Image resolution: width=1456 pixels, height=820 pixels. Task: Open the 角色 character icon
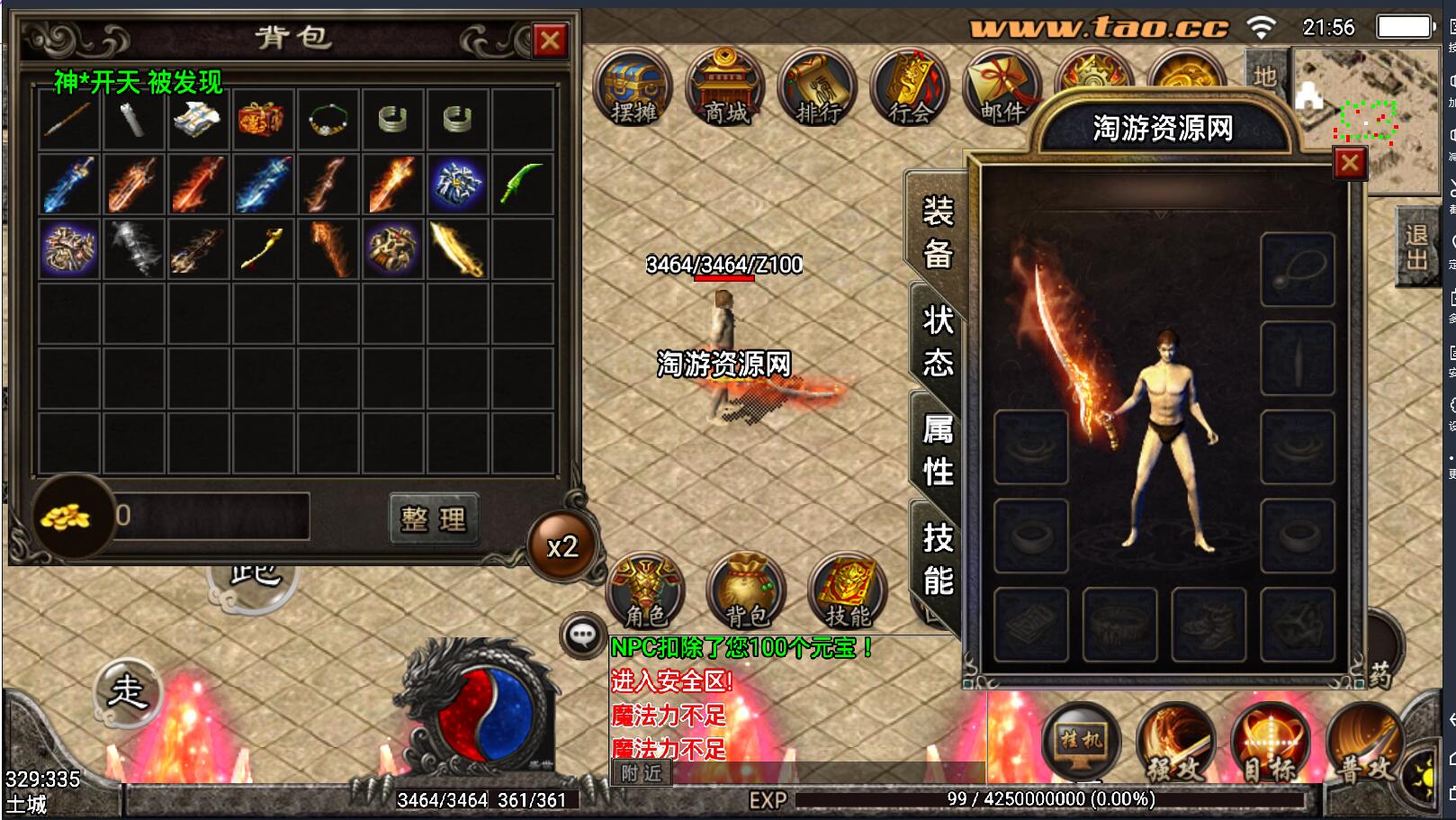pyautogui.click(x=646, y=591)
